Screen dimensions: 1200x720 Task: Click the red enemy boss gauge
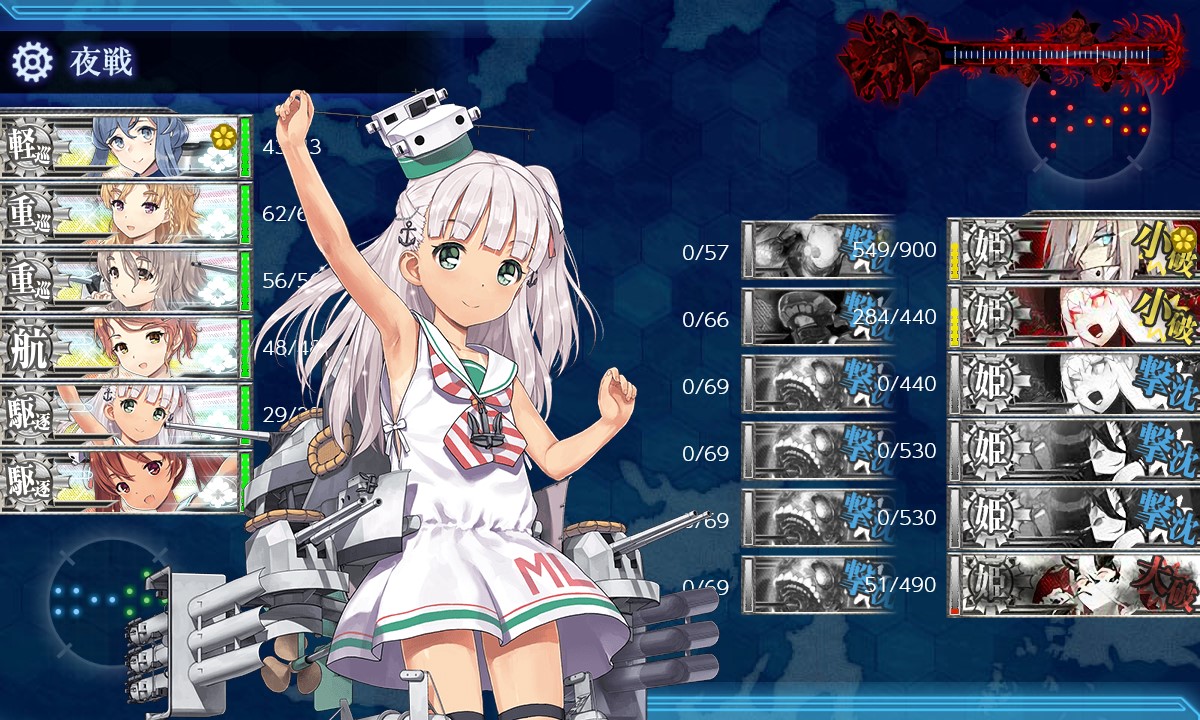tap(1010, 52)
